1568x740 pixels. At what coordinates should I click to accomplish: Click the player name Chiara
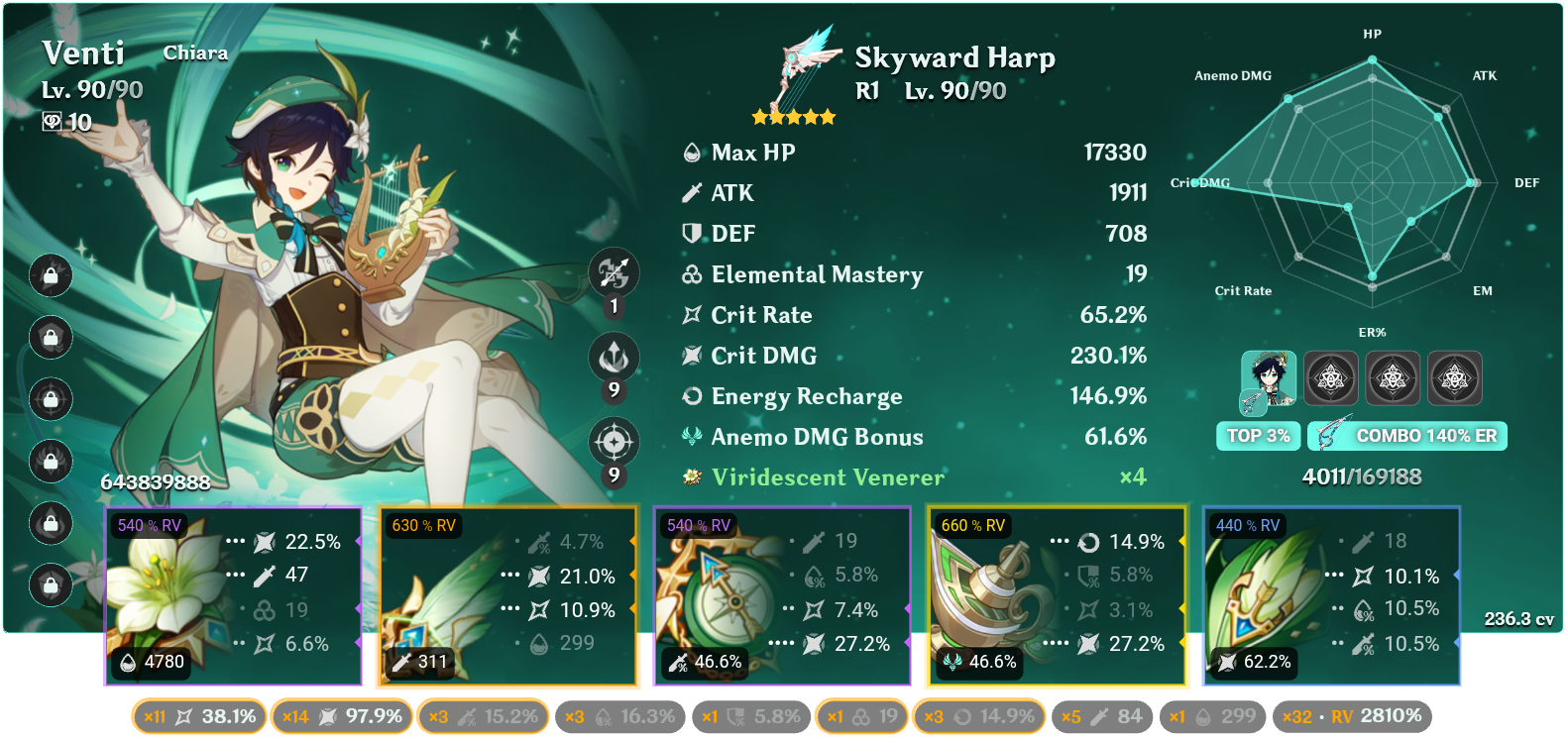tap(194, 53)
